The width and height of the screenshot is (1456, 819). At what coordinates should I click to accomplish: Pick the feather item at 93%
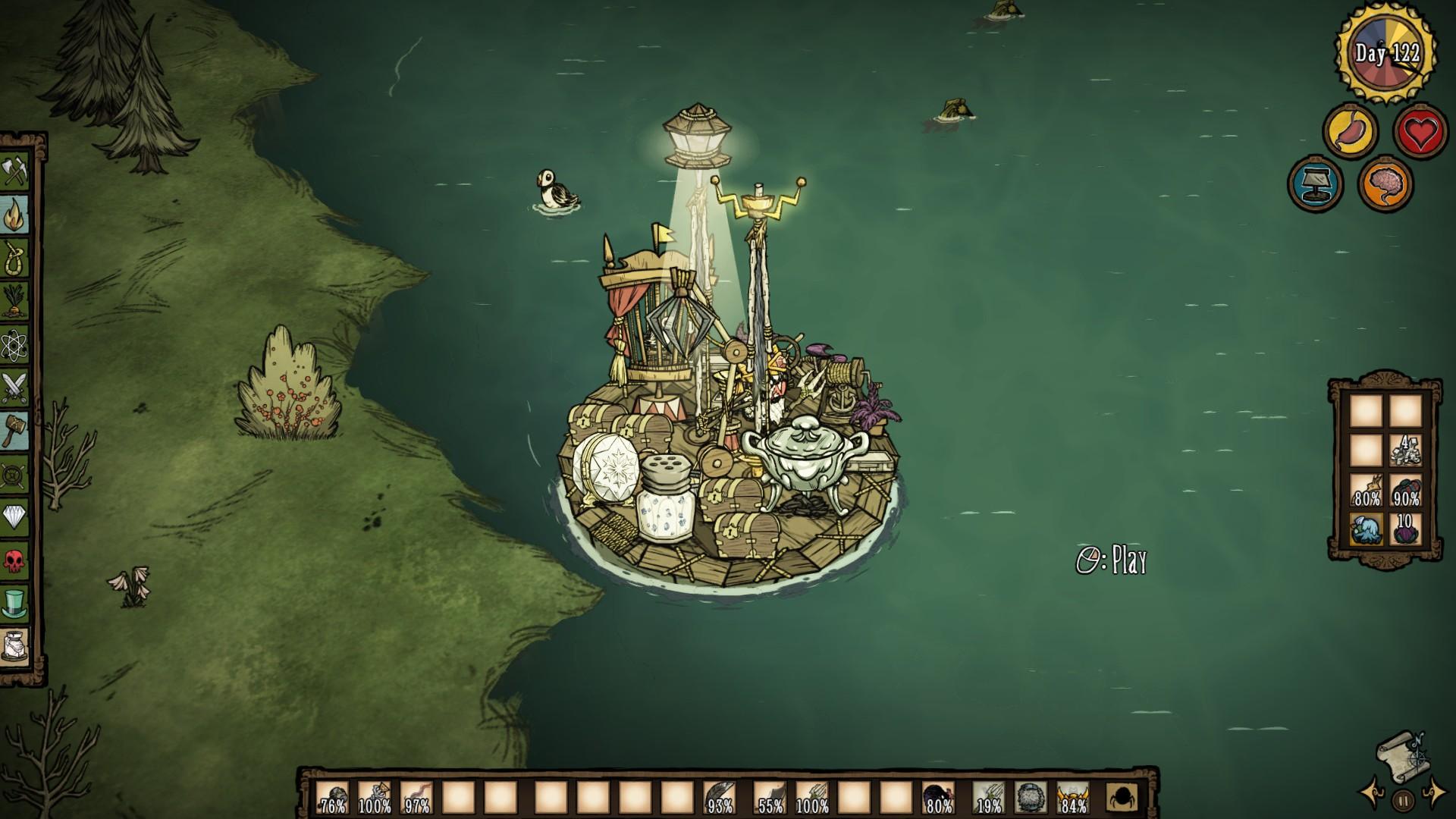coord(719,798)
